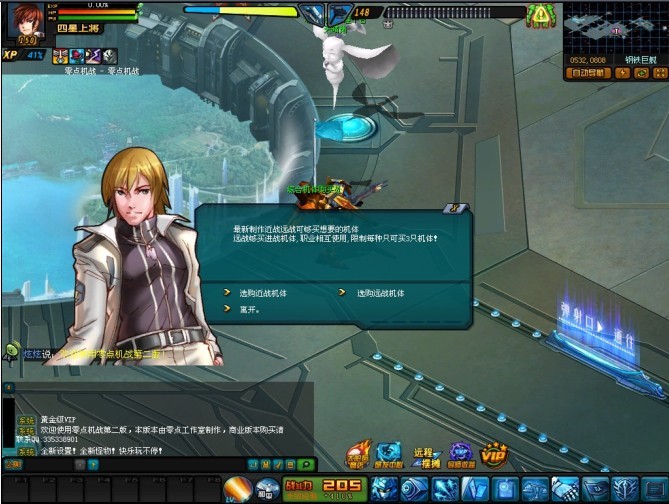The height and width of the screenshot is (504, 669).
Task: Click the 自动导航 auto-navigation button
Action: pyautogui.click(x=588, y=73)
